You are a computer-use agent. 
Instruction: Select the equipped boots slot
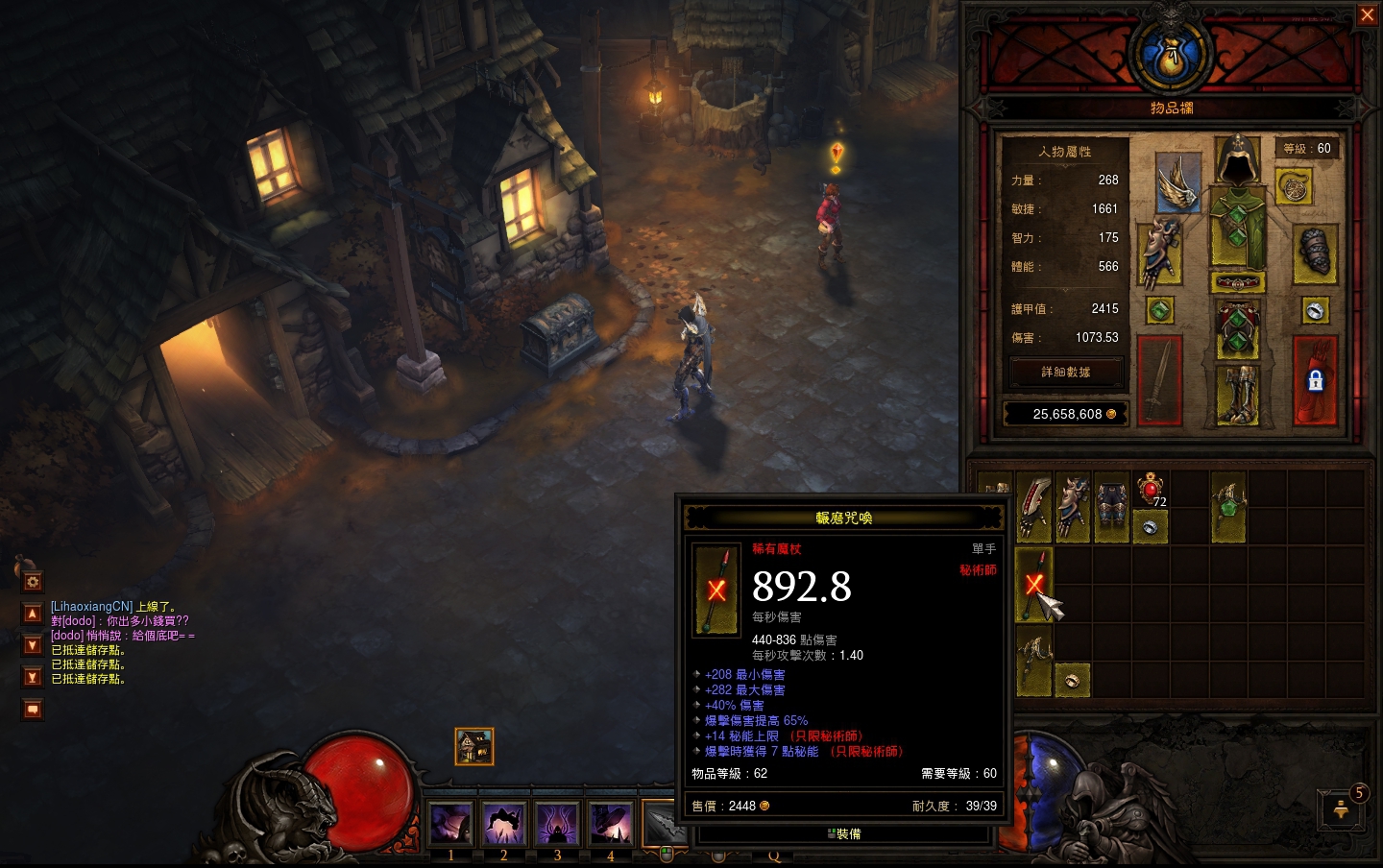click(x=1237, y=395)
